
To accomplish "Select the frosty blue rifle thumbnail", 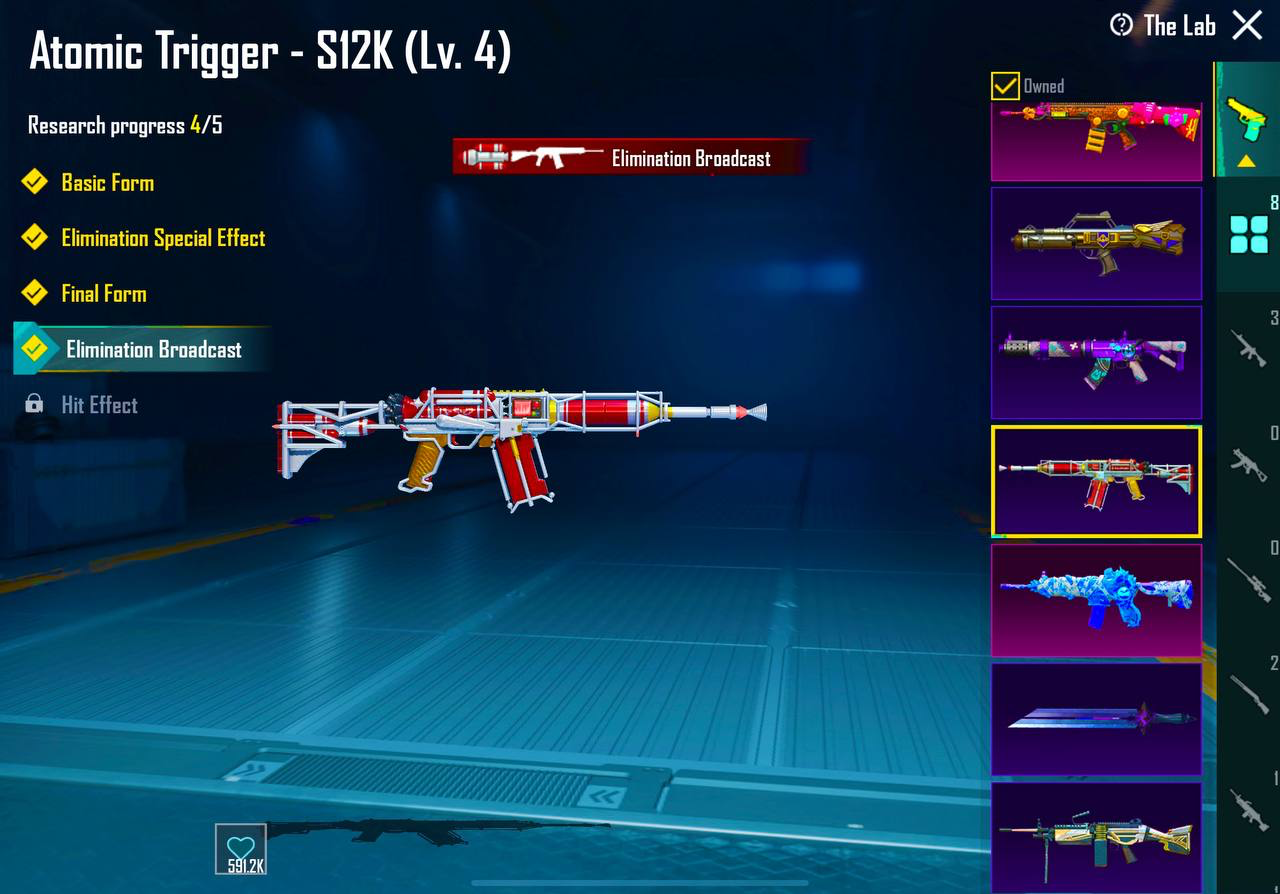I will point(1095,600).
